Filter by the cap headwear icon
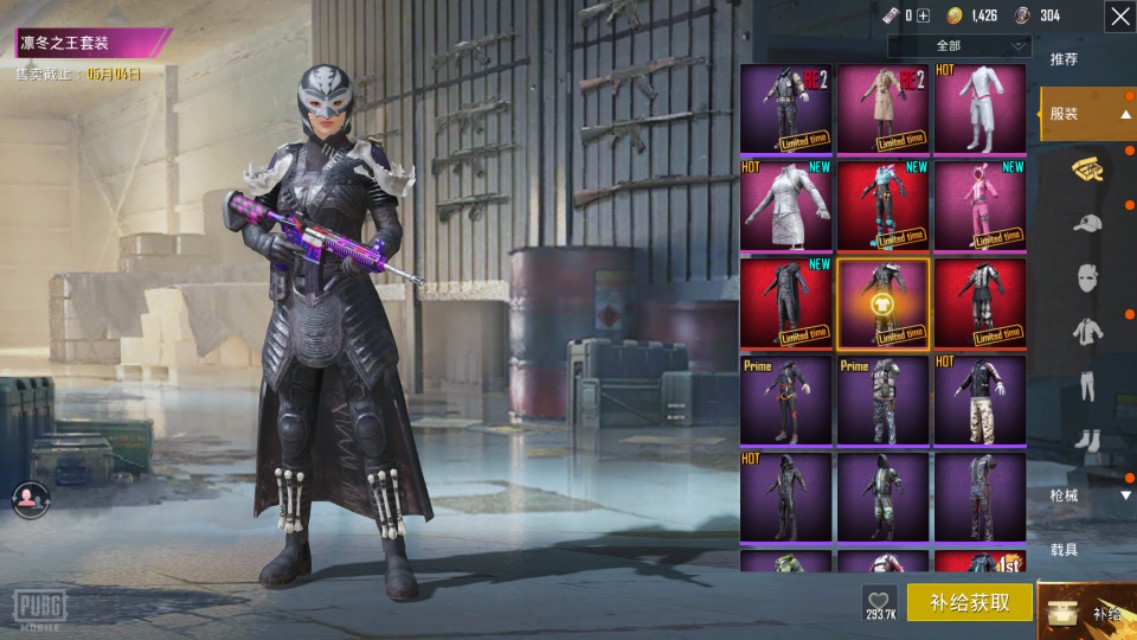Viewport: 1137px width, 640px height. [1087, 223]
